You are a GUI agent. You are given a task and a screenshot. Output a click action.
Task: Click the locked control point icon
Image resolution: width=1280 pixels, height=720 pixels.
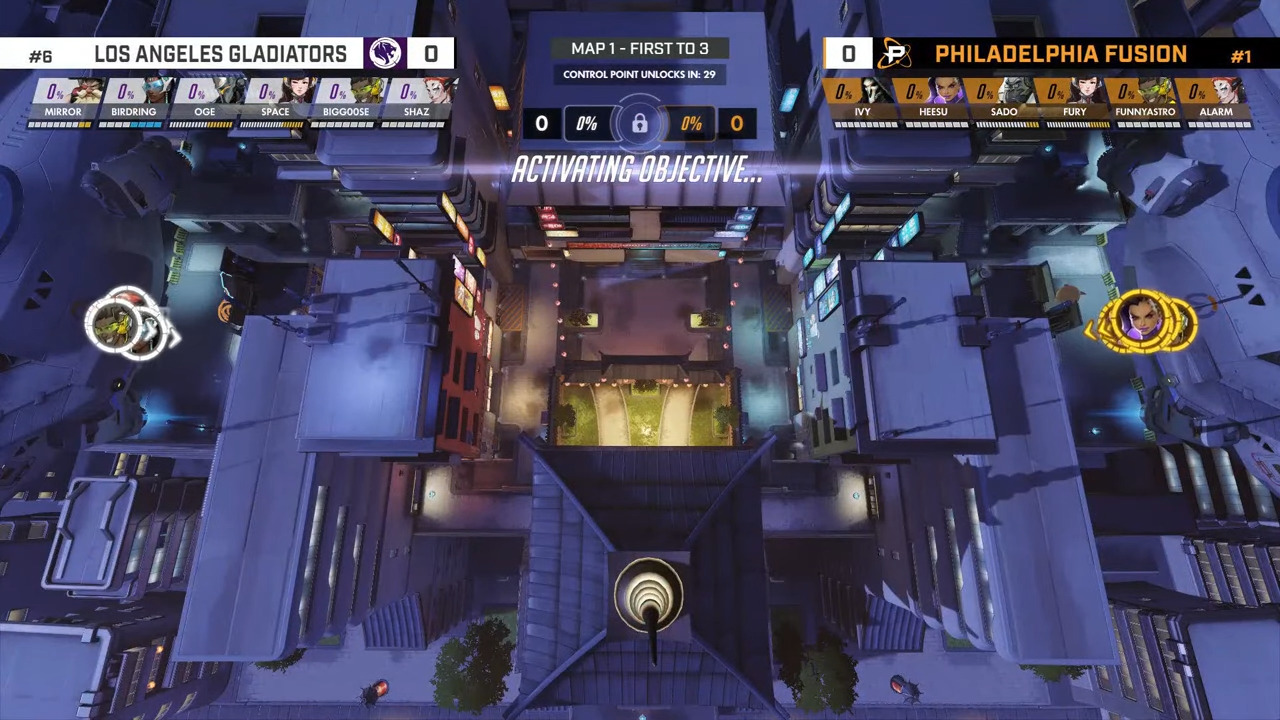640,124
